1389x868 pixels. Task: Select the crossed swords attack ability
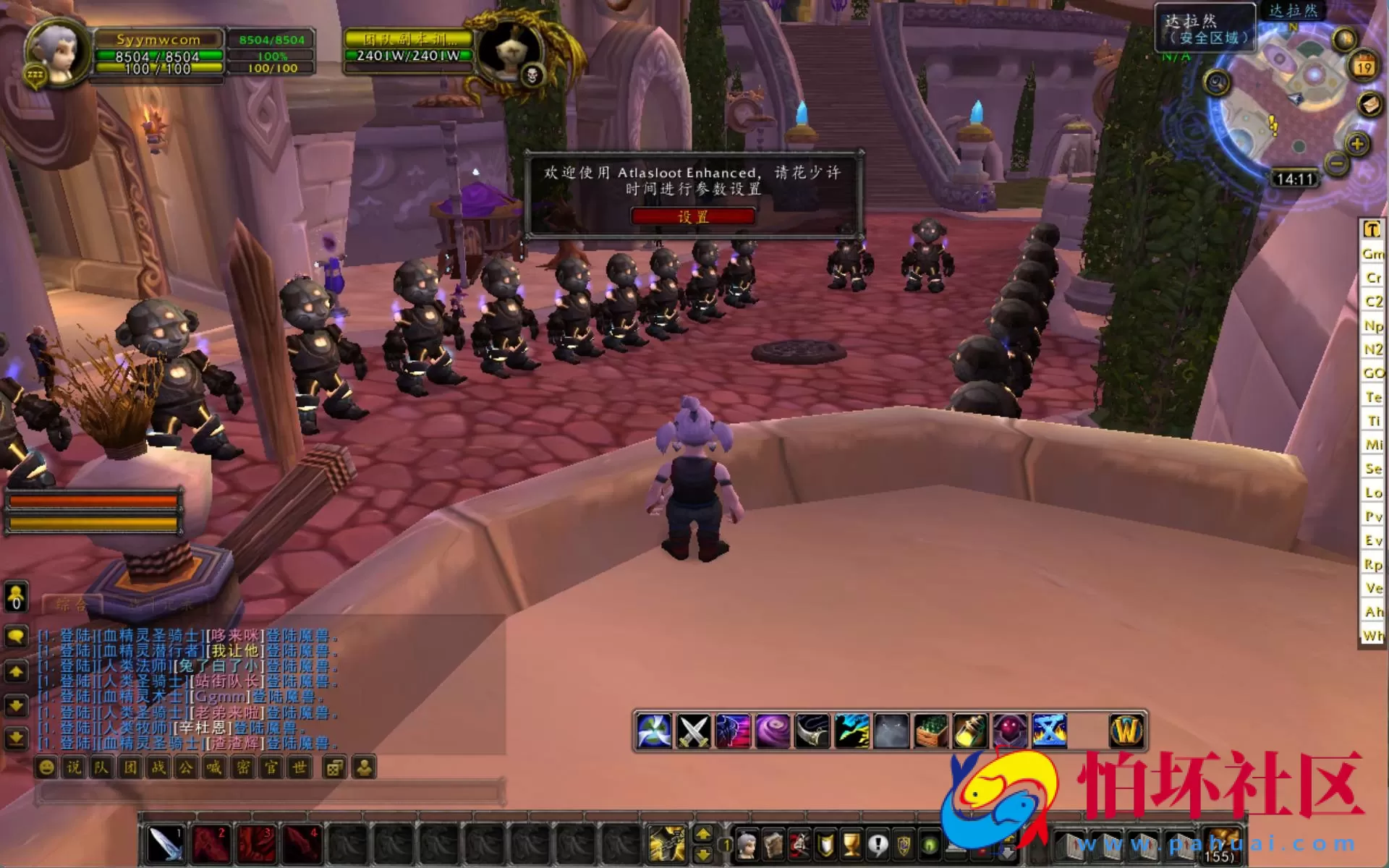click(x=693, y=731)
